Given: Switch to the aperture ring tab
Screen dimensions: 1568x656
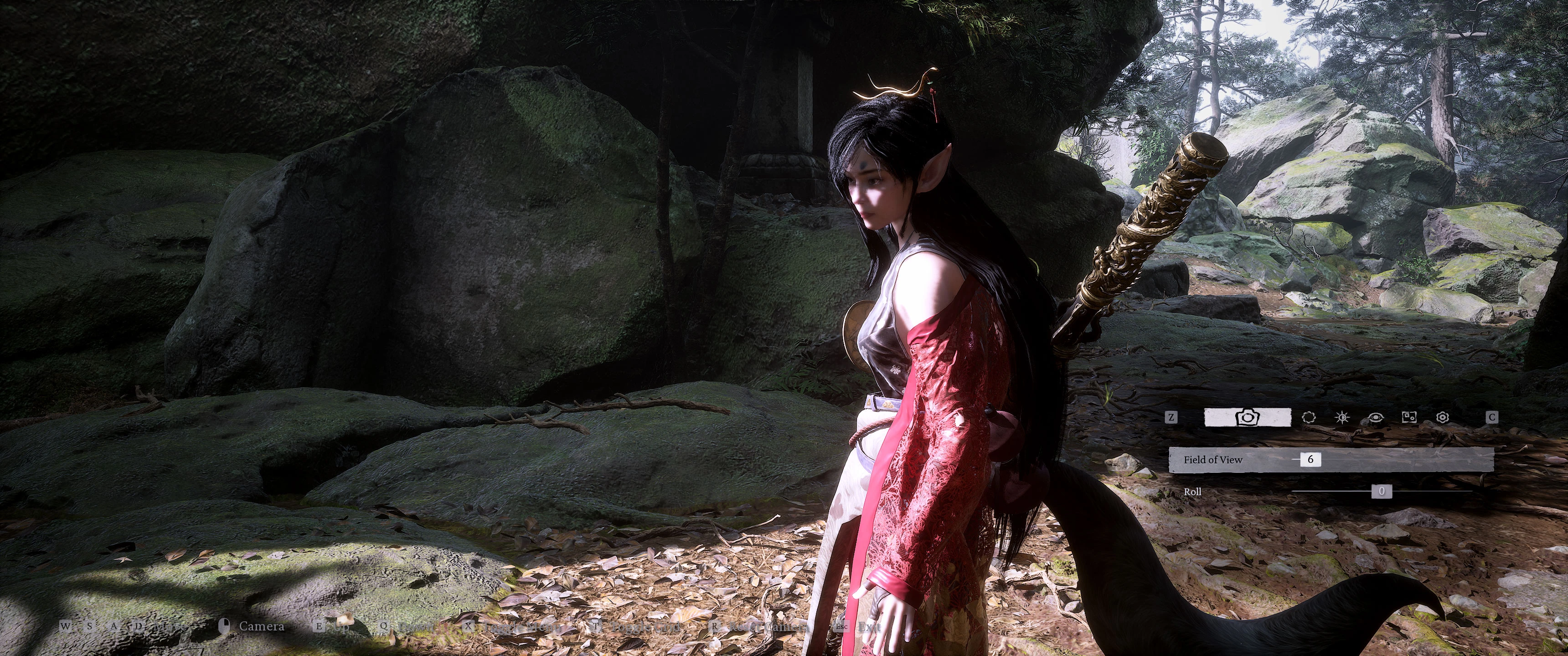Looking at the screenshot, I should pyautogui.click(x=1308, y=417).
